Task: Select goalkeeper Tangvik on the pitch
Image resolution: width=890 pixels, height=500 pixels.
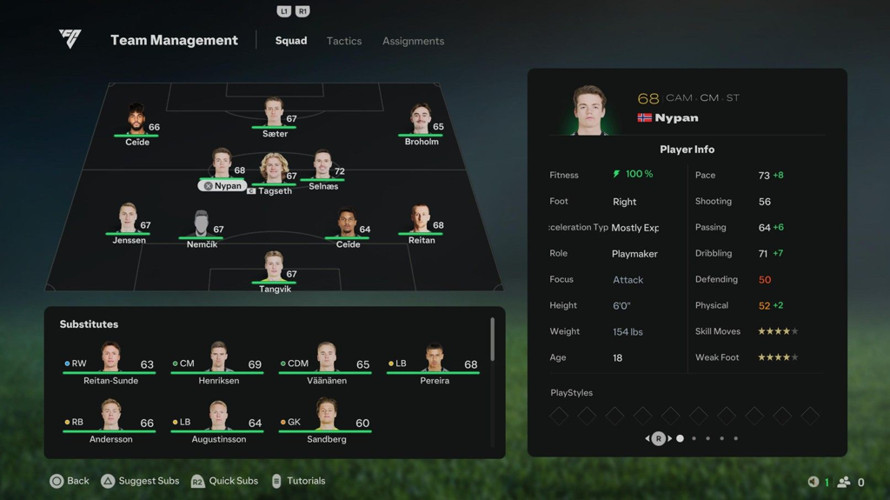Action: coord(274,271)
